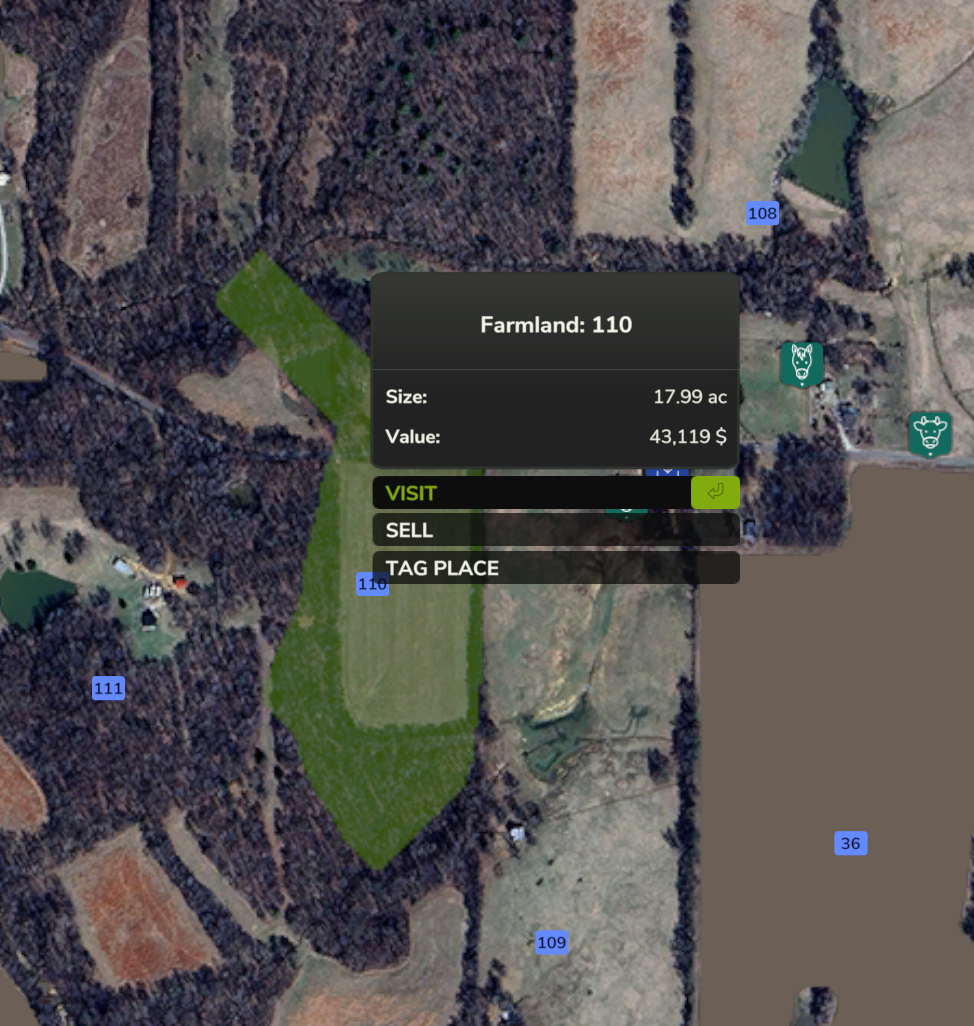Image resolution: width=974 pixels, height=1026 pixels.
Task: Open the horse stable map icon
Action: pos(801,363)
